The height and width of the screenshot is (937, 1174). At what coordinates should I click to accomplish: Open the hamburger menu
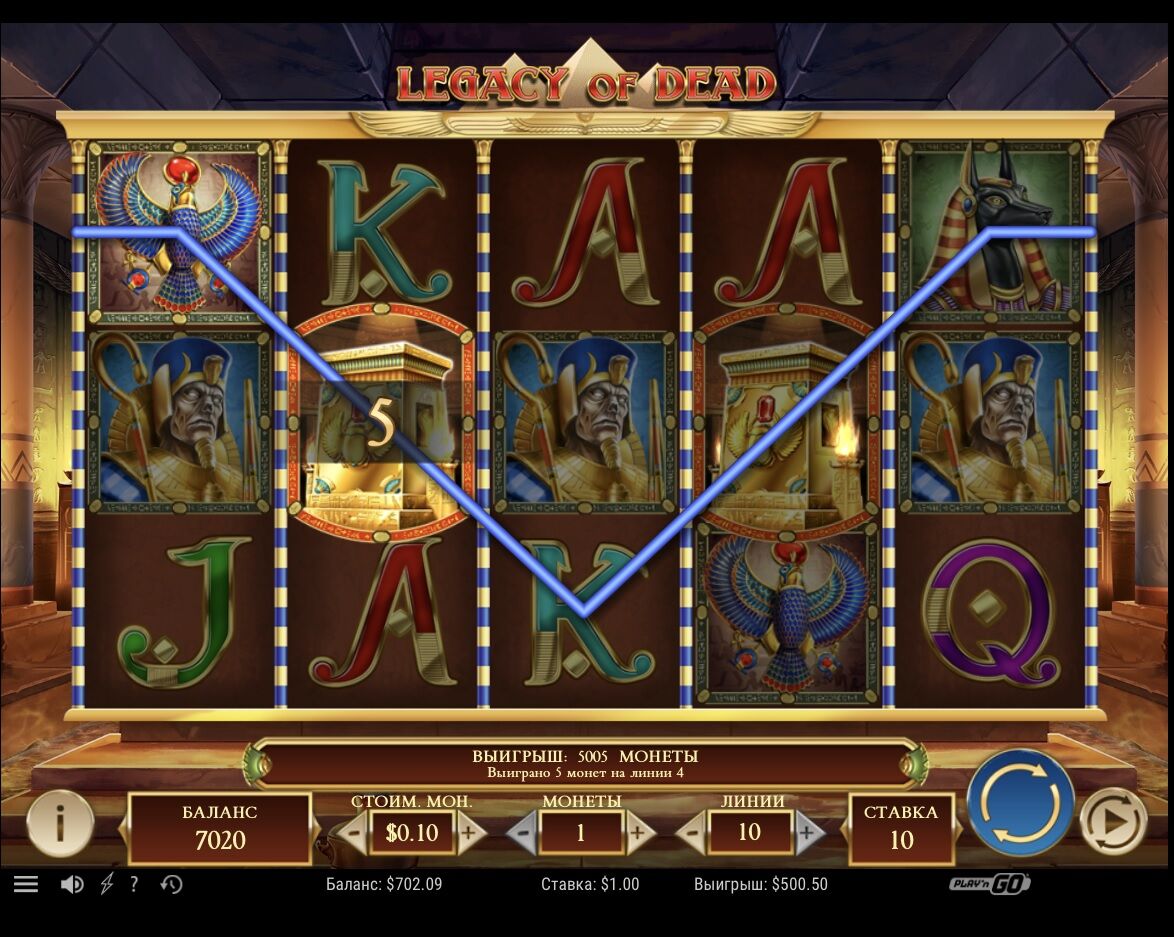(x=26, y=884)
